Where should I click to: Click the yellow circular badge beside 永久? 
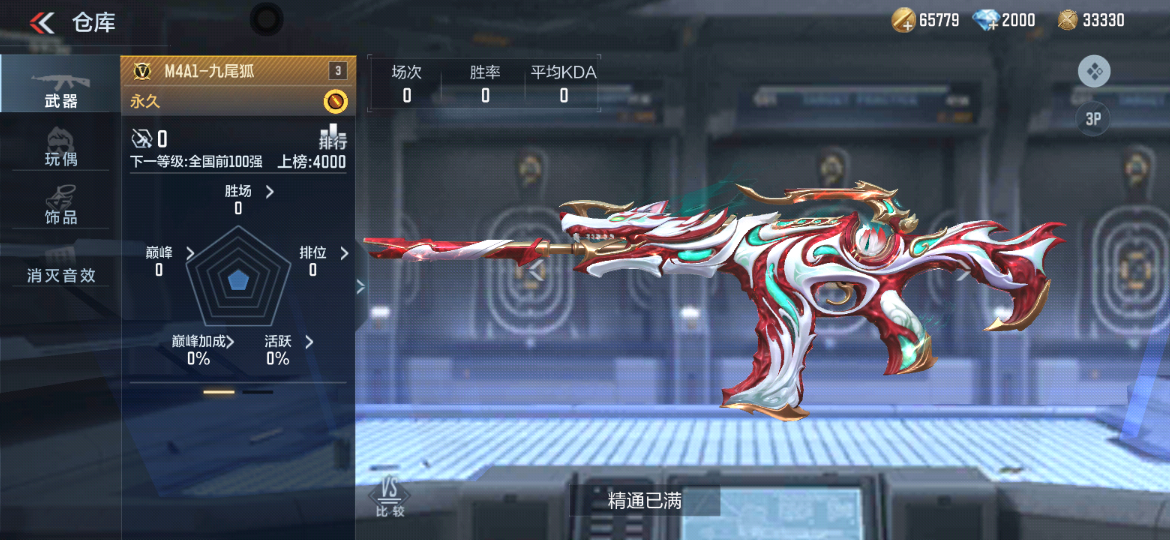tap(335, 101)
